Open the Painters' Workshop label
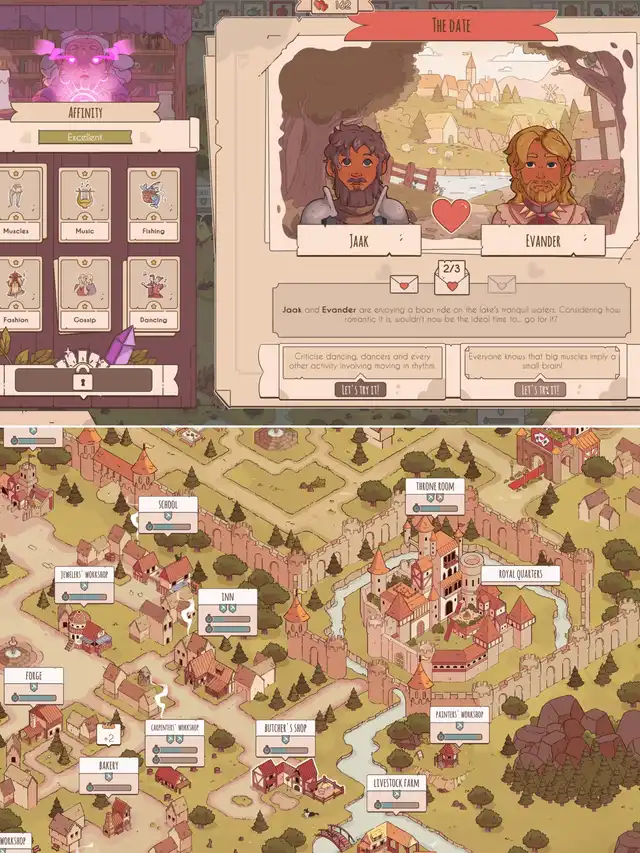The width and height of the screenshot is (640, 853). (x=458, y=724)
